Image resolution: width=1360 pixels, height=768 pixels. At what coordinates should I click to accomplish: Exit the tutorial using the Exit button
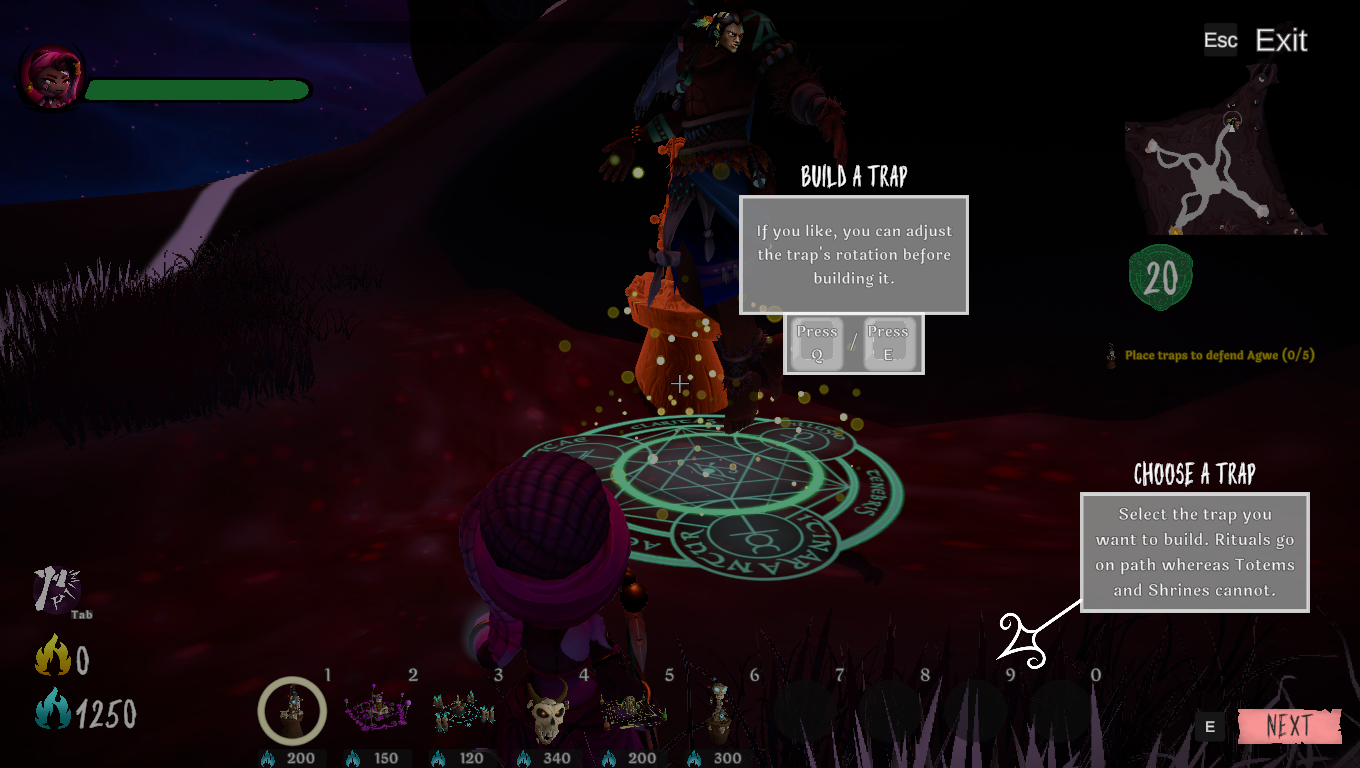[x=1280, y=40]
